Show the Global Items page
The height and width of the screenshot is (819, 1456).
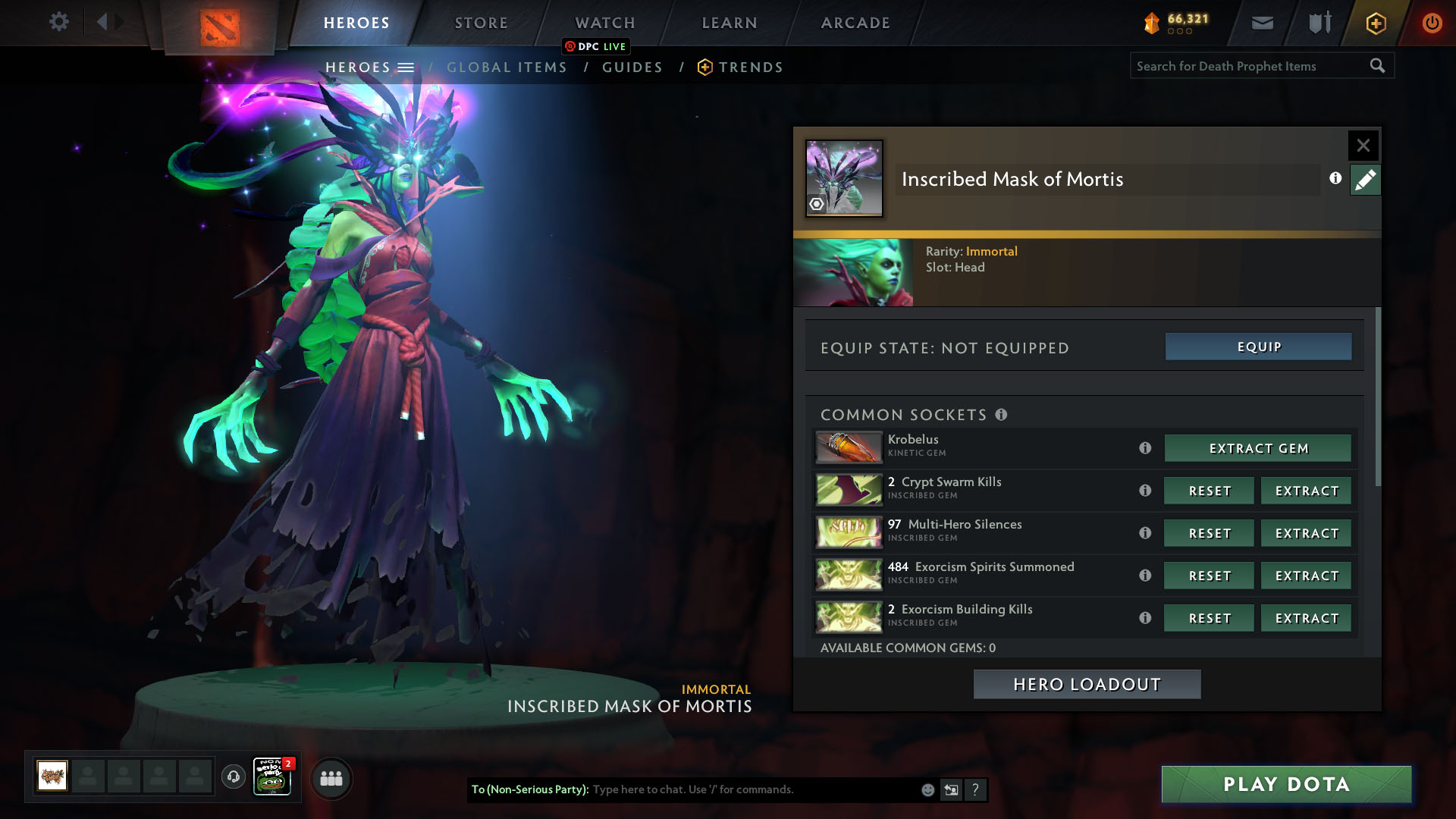507,67
